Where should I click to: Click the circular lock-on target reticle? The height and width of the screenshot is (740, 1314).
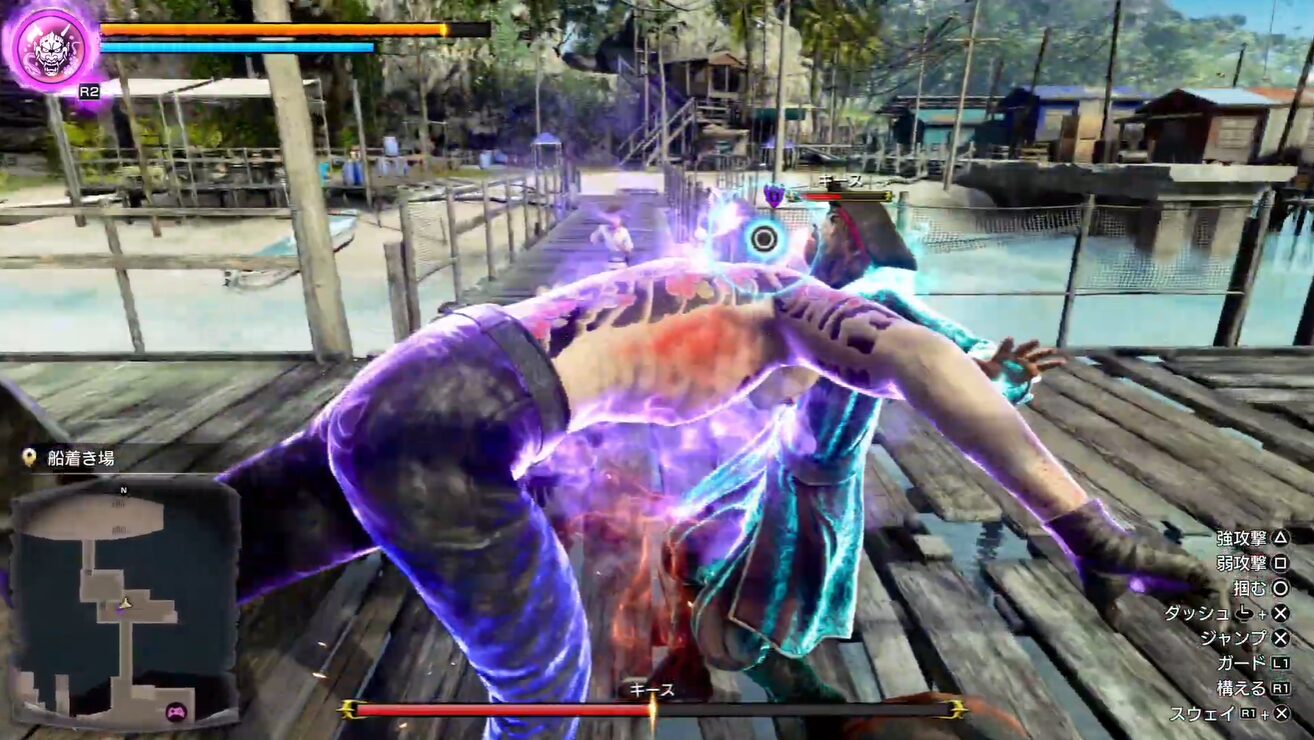point(764,238)
